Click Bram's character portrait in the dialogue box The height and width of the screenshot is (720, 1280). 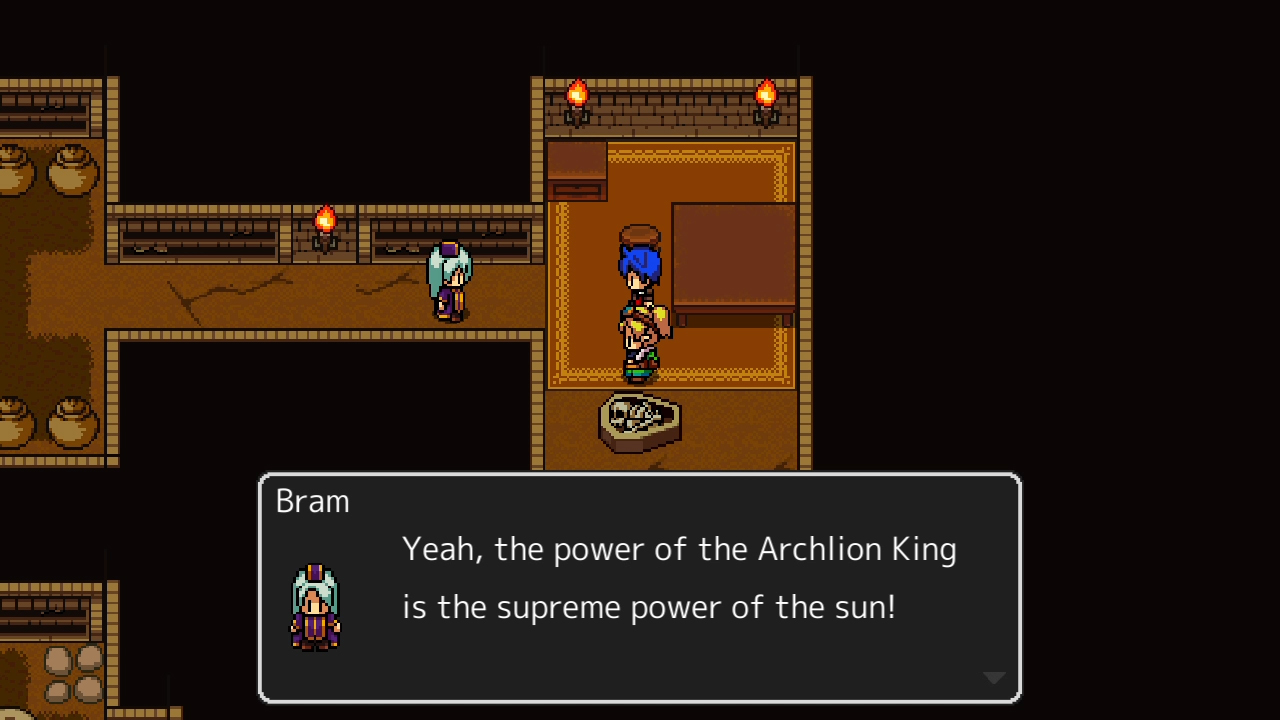[x=315, y=605]
